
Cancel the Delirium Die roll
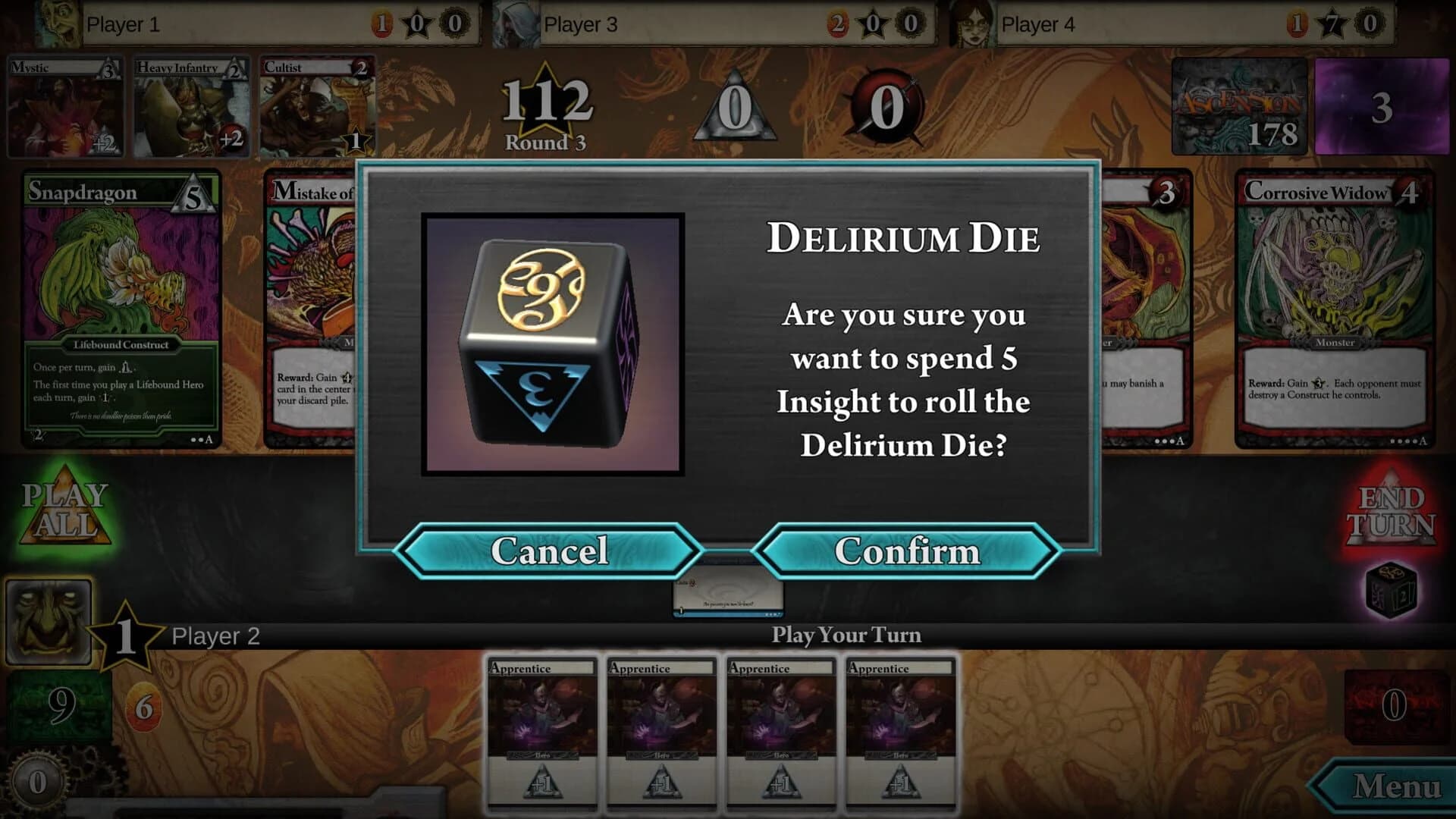pos(551,551)
